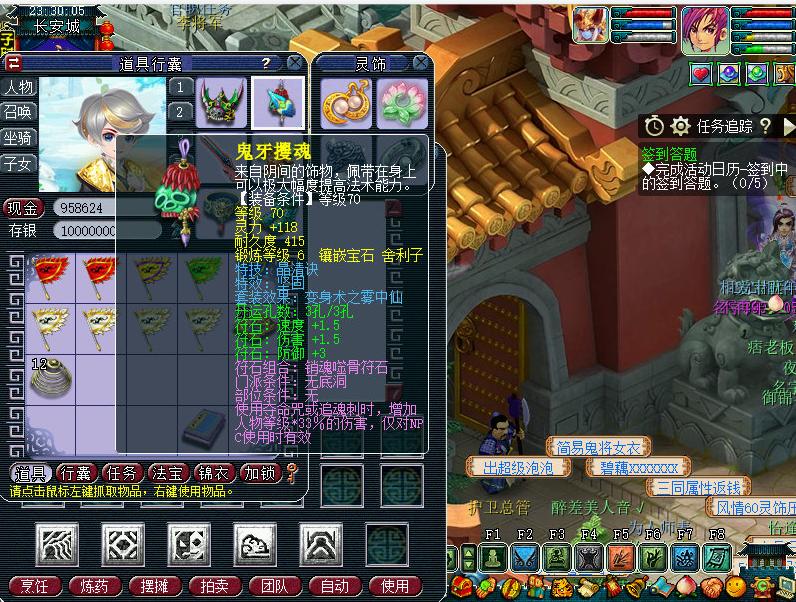Image resolution: width=796 pixels, height=602 pixels.
Task: Open the 坐骑 mount tab
Action: pos(18,137)
